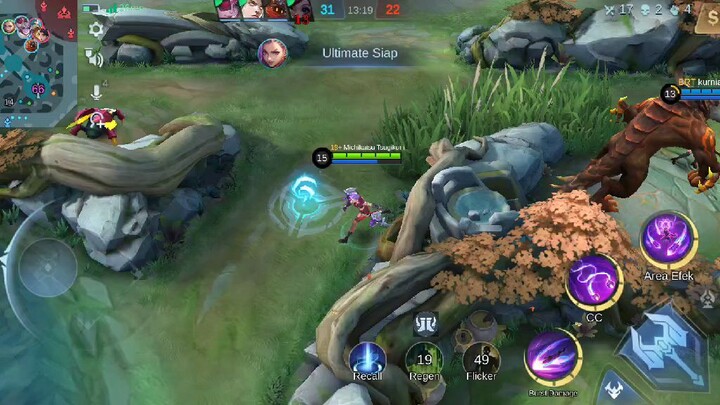Tap the basic attack axe button
This screenshot has width=720, height=405.
coord(663,339)
